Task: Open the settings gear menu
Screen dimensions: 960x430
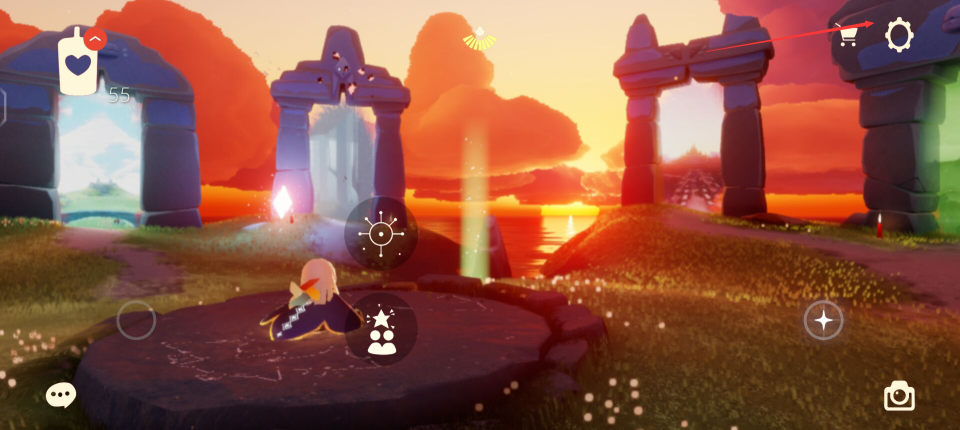Action: coord(898,36)
